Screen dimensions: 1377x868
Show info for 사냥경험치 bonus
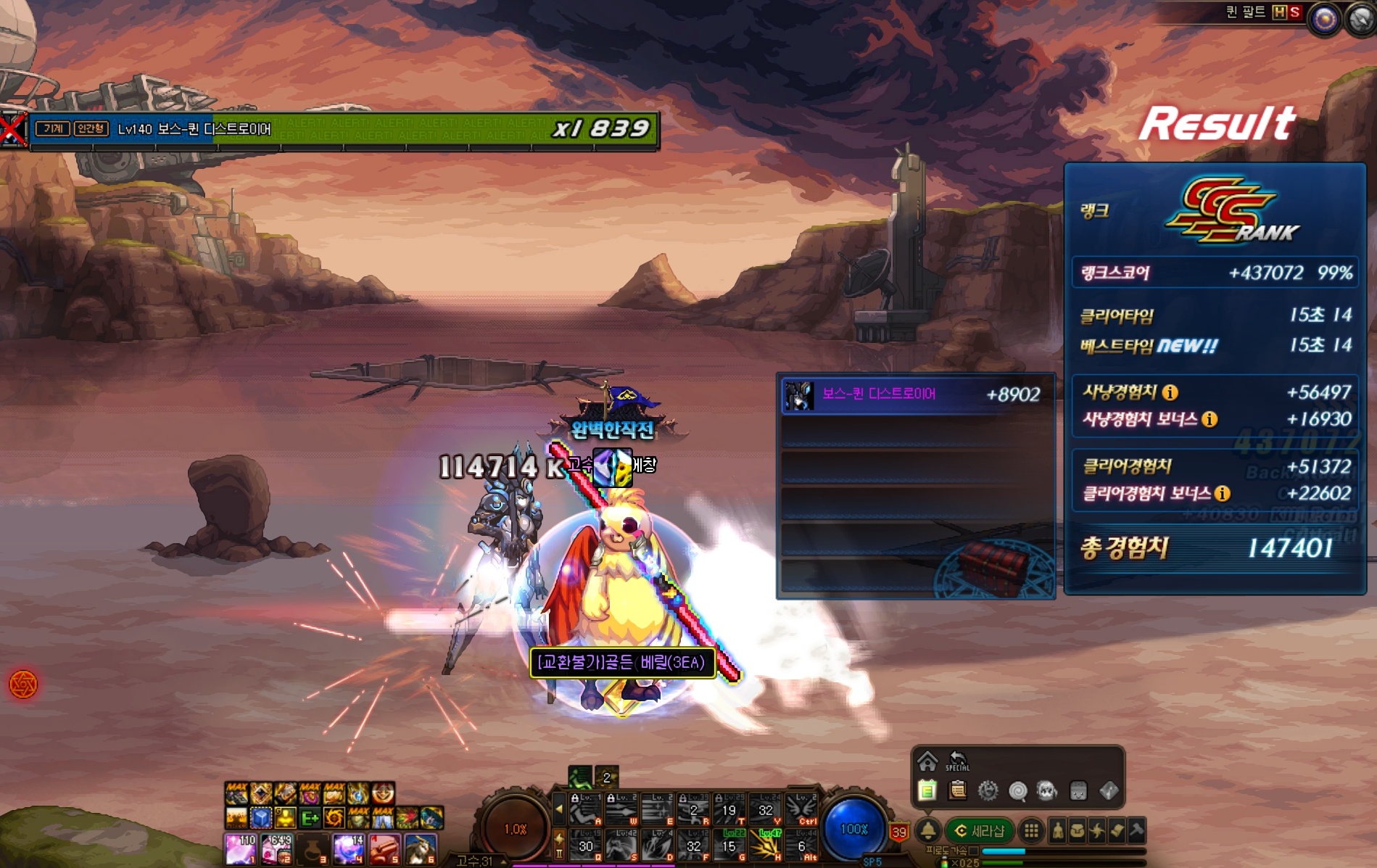coord(1209,419)
